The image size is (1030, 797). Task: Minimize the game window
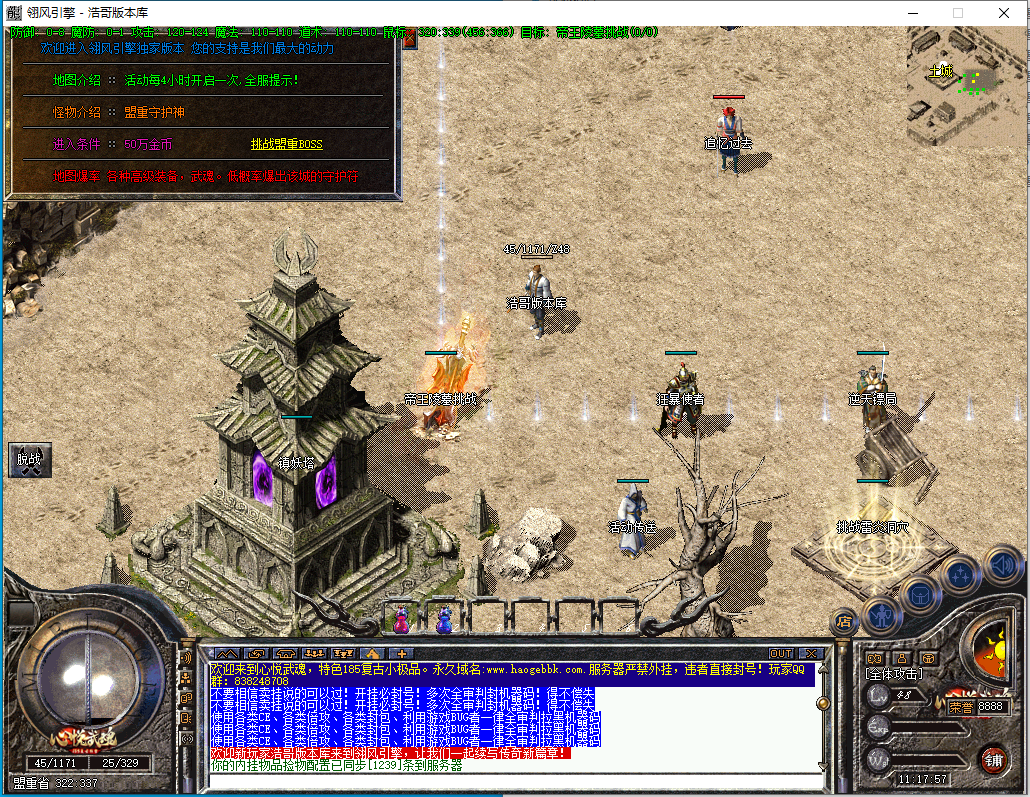(912, 14)
